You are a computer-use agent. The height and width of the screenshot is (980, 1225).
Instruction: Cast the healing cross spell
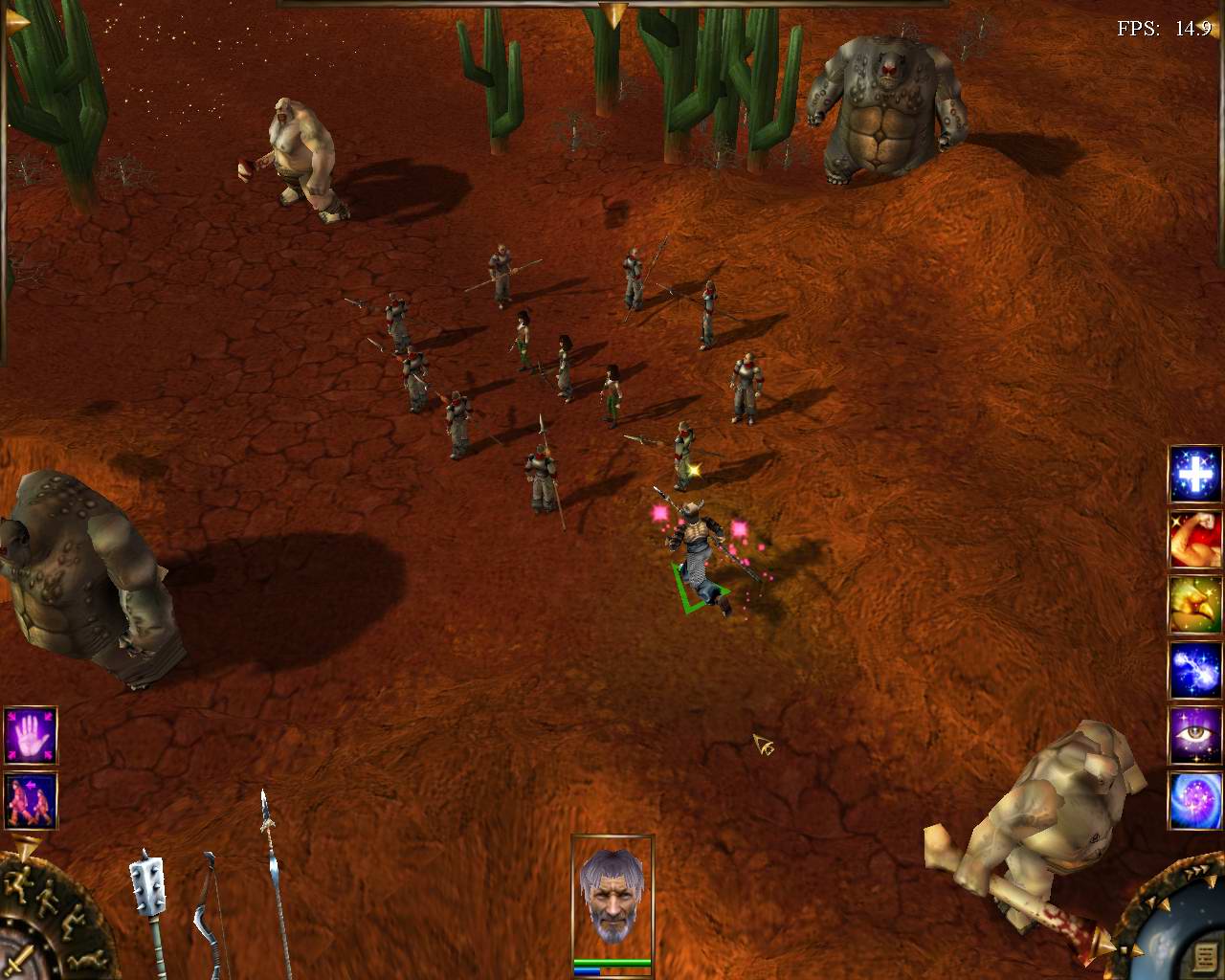point(1194,474)
